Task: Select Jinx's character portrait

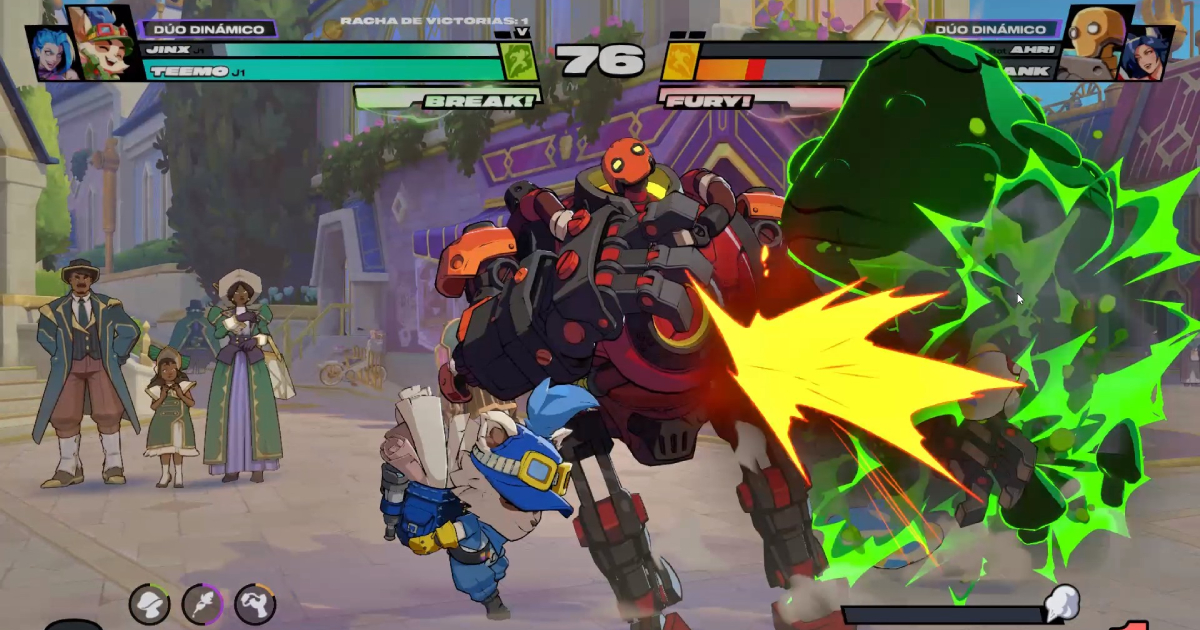Action: pos(48,51)
